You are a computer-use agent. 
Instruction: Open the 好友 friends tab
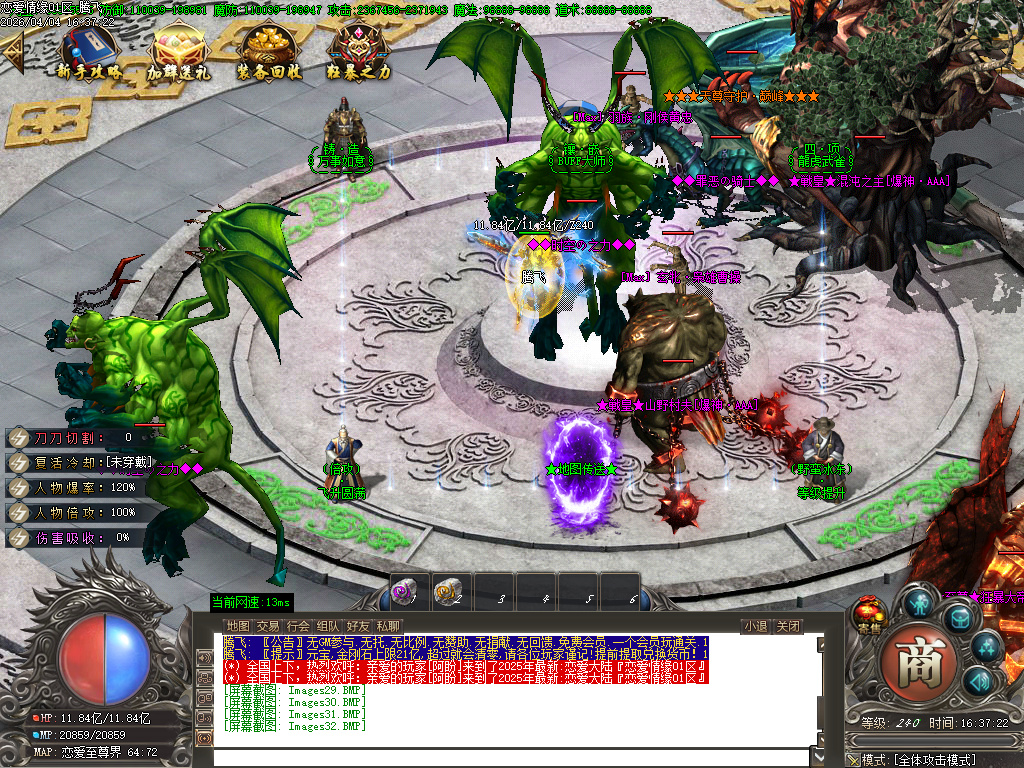(358, 627)
